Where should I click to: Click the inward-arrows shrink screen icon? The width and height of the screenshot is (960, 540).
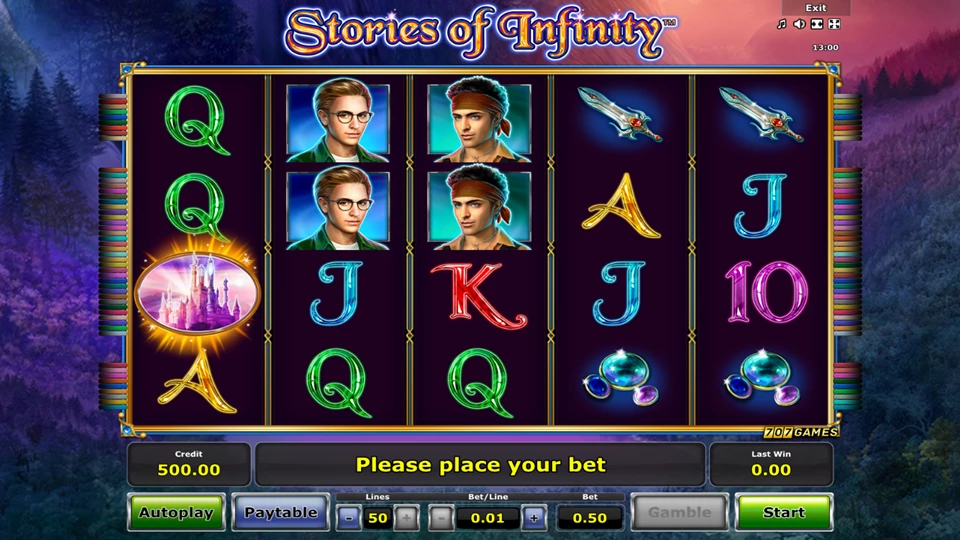coord(816,24)
